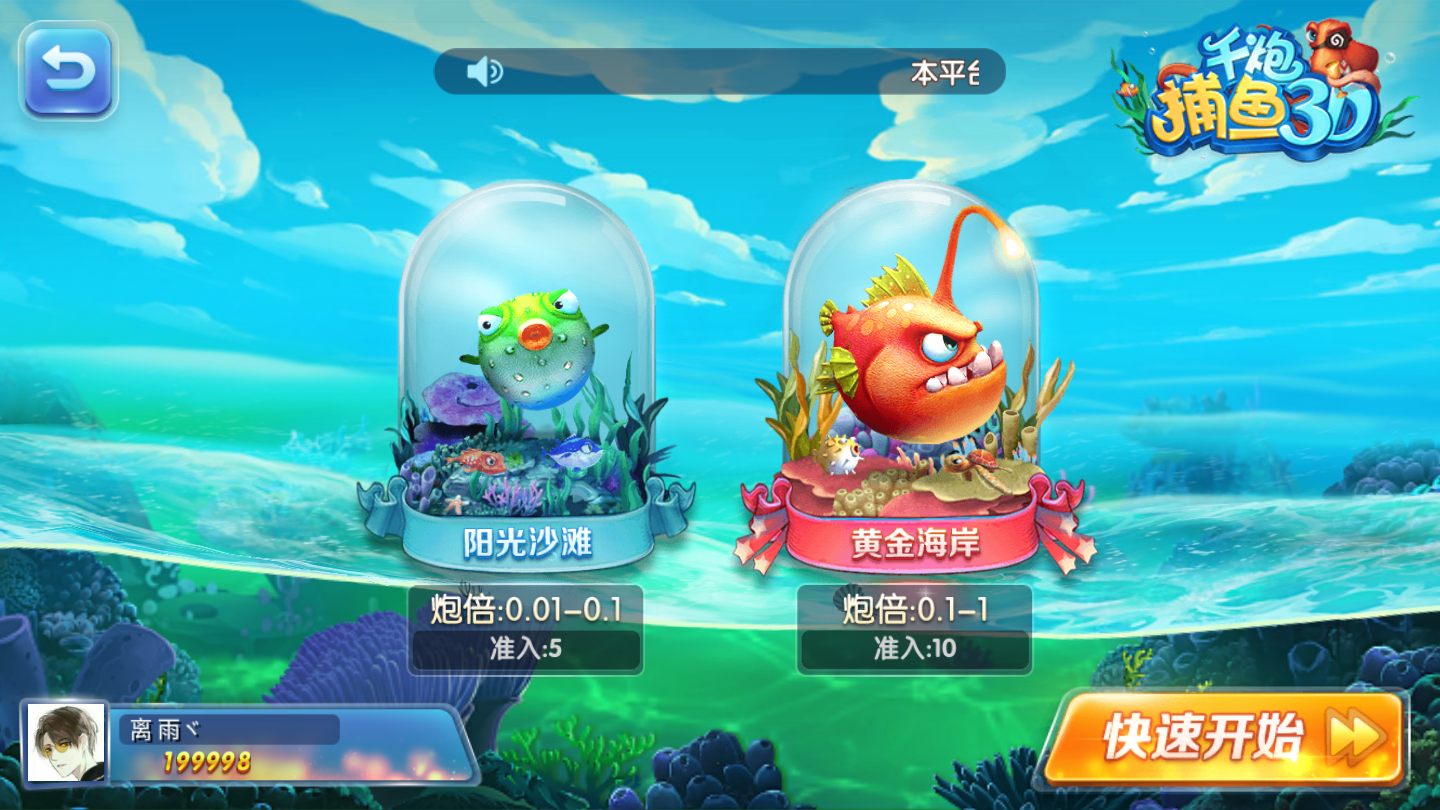The width and height of the screenshot is (1440, 810).
Task: Select the 阳光沙滩 room
Action: point(528,400)
